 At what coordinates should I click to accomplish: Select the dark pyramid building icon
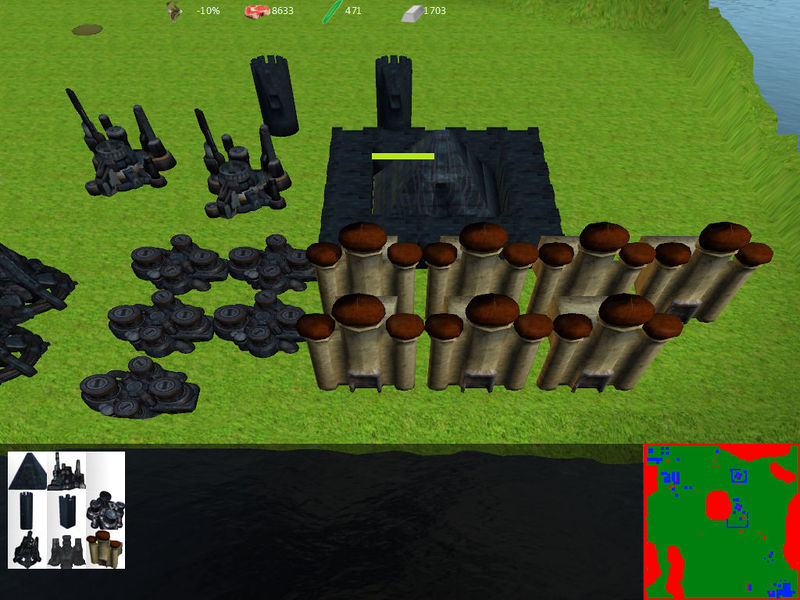click(x=27, y=471)
